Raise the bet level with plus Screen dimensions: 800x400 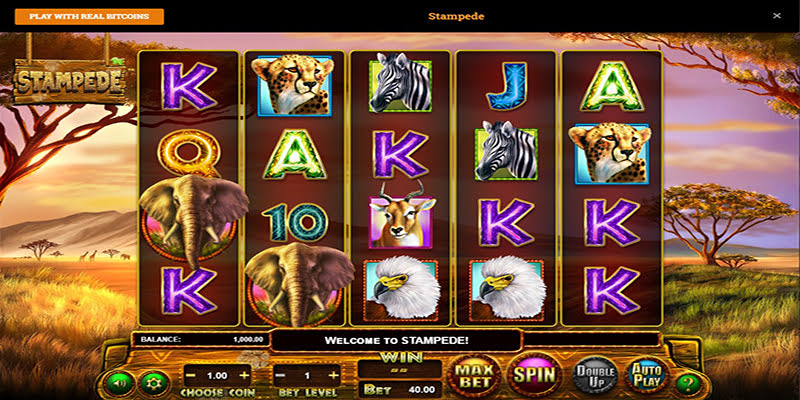[x=335, y=375]
